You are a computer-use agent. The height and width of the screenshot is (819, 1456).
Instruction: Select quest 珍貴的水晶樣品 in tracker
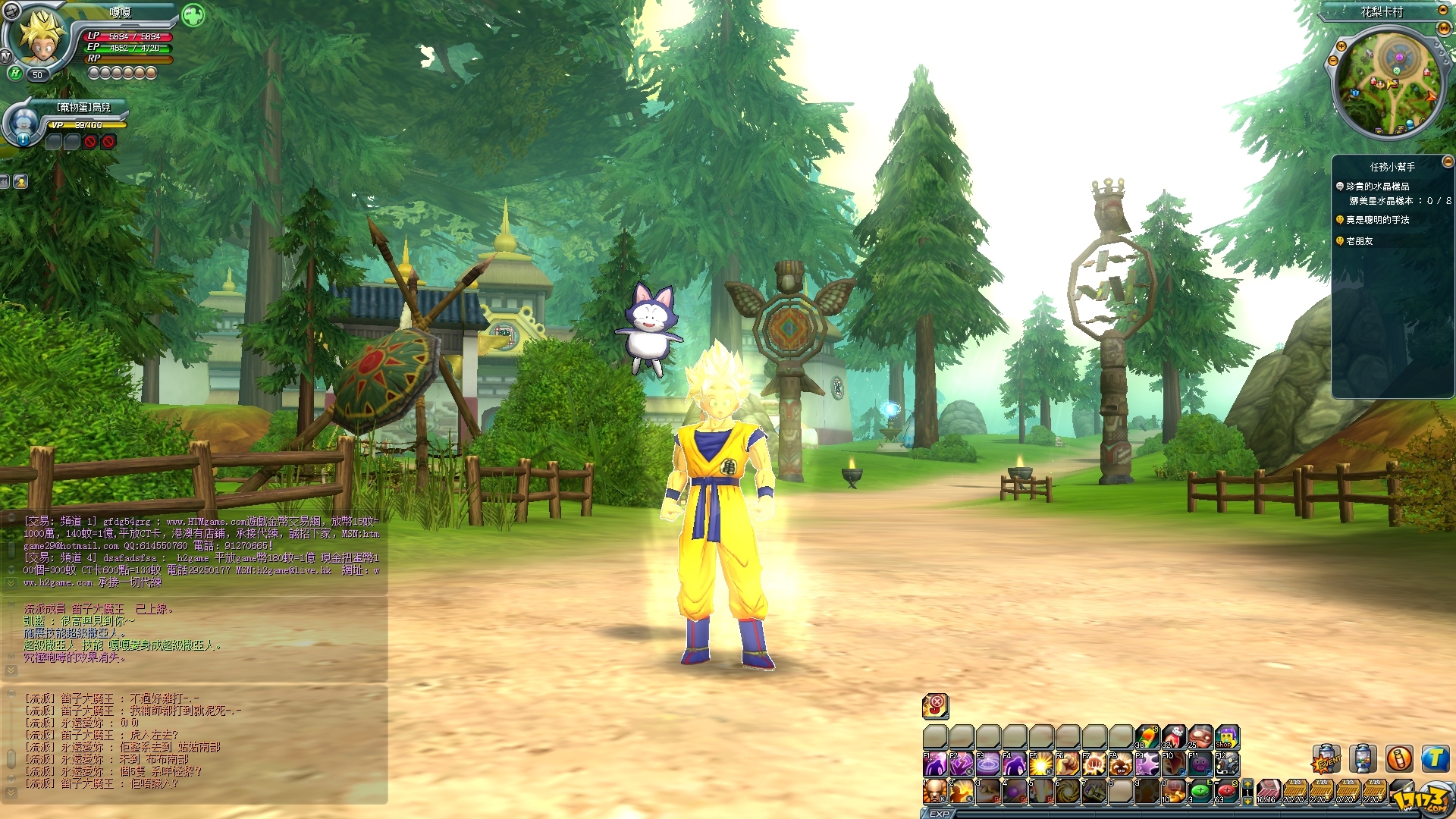click(x=1377, y=187)
